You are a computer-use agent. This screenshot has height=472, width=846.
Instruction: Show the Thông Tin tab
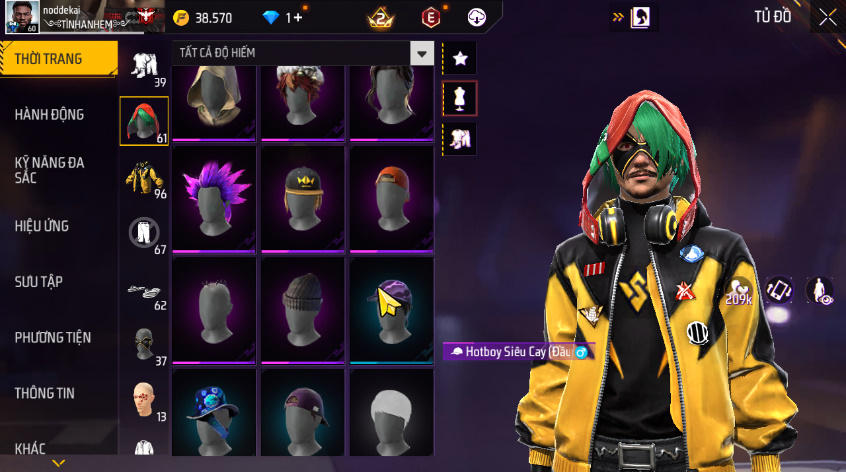point(45,393)
